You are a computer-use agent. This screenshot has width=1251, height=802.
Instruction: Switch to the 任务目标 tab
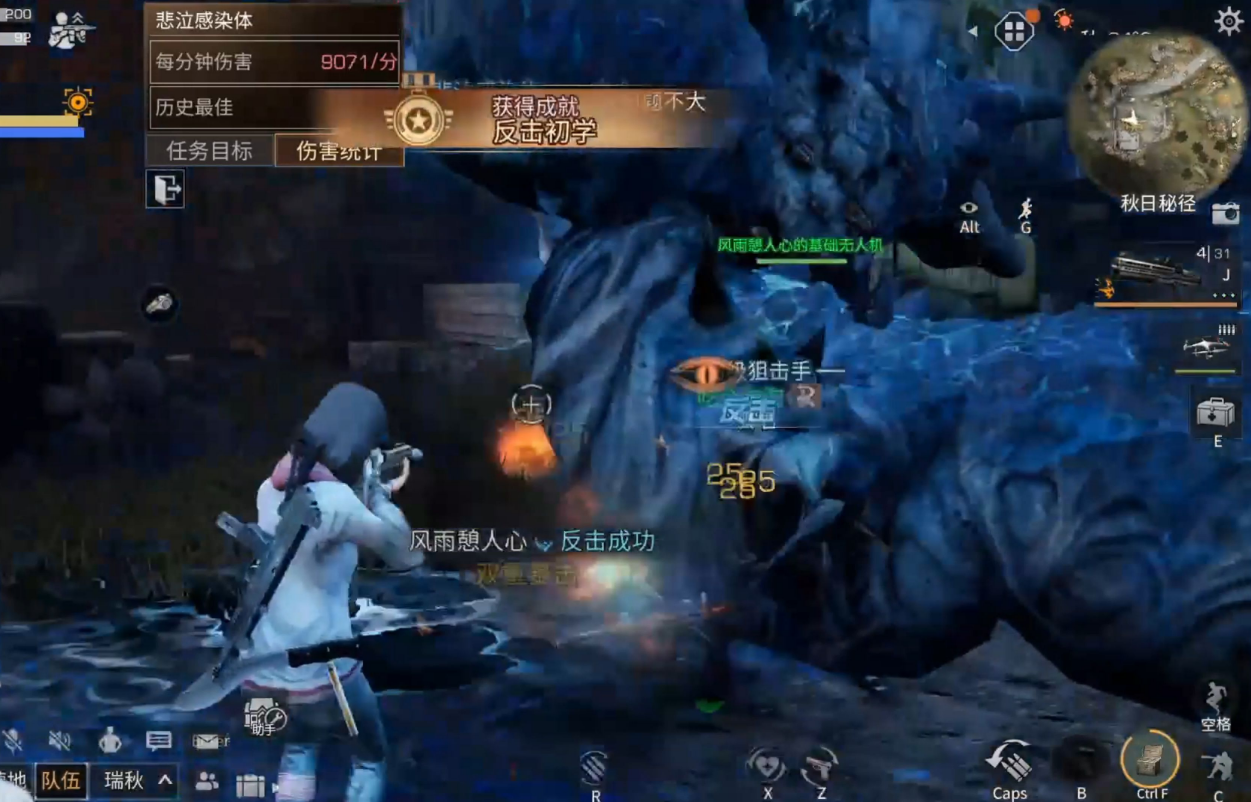click(x=210, y=151)
